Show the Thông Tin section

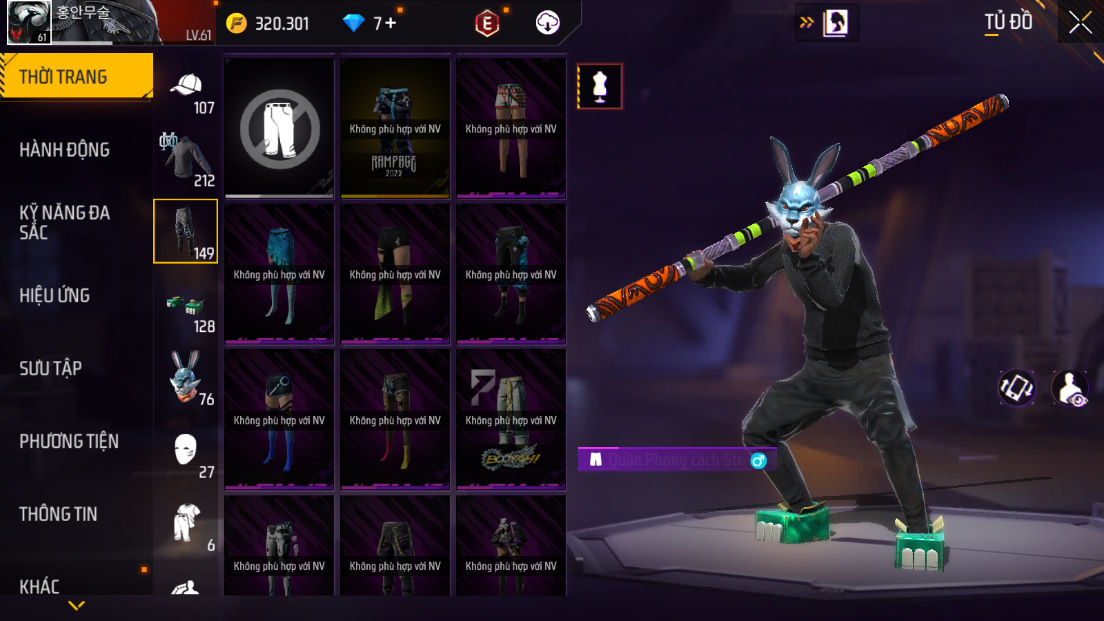(x=59, y=514)
